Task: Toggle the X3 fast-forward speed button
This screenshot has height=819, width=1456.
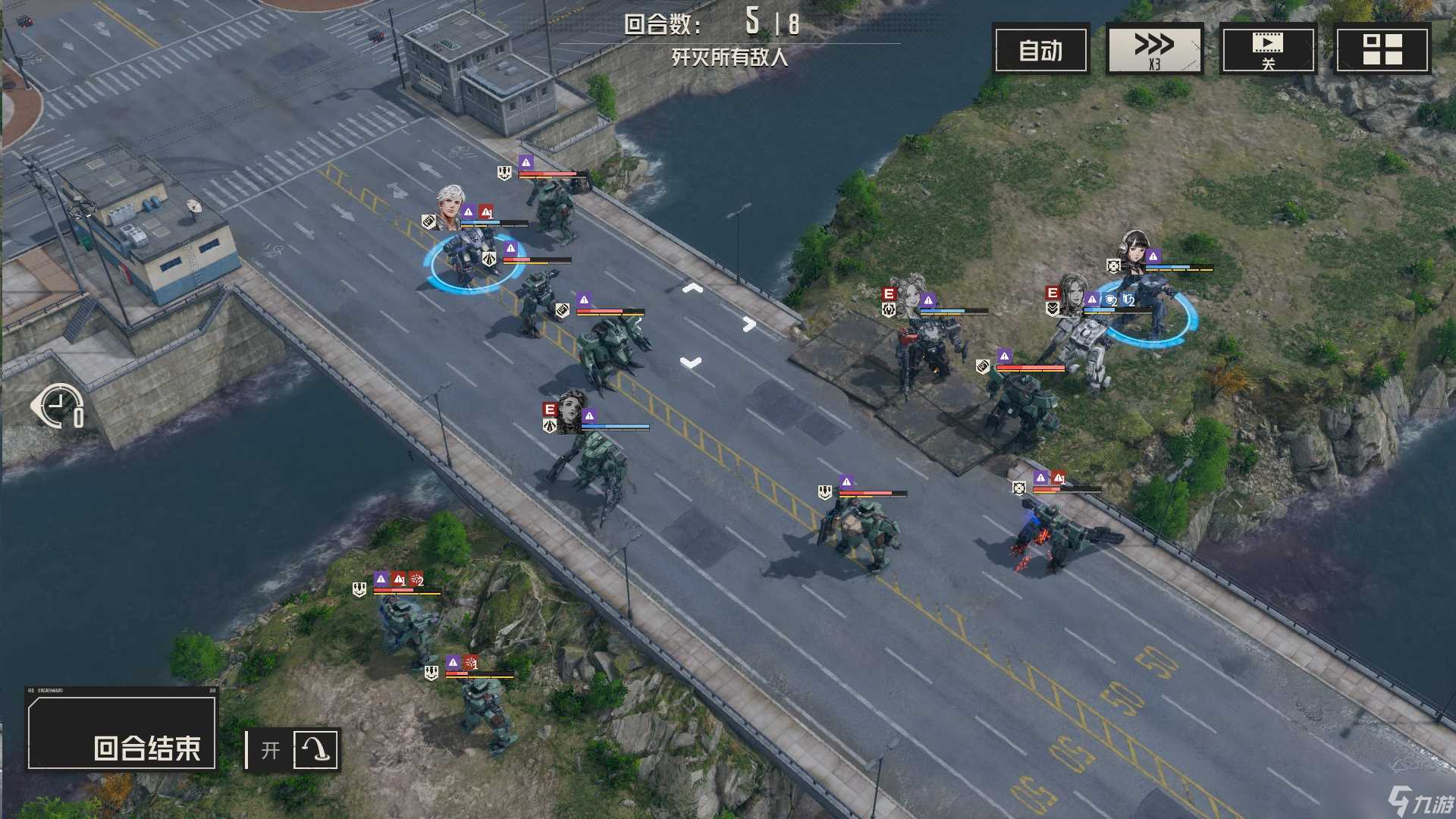Action: point(1154,50)
